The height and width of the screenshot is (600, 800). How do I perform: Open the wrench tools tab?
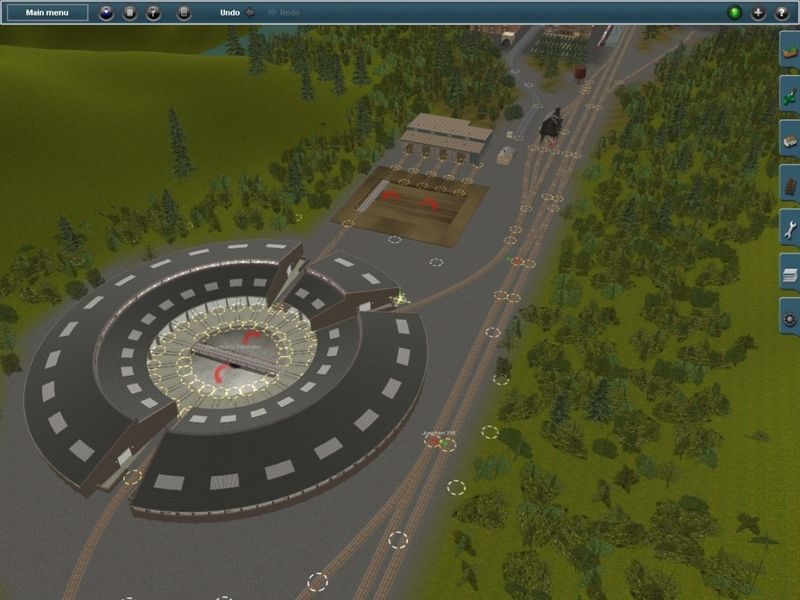(789, 229)
